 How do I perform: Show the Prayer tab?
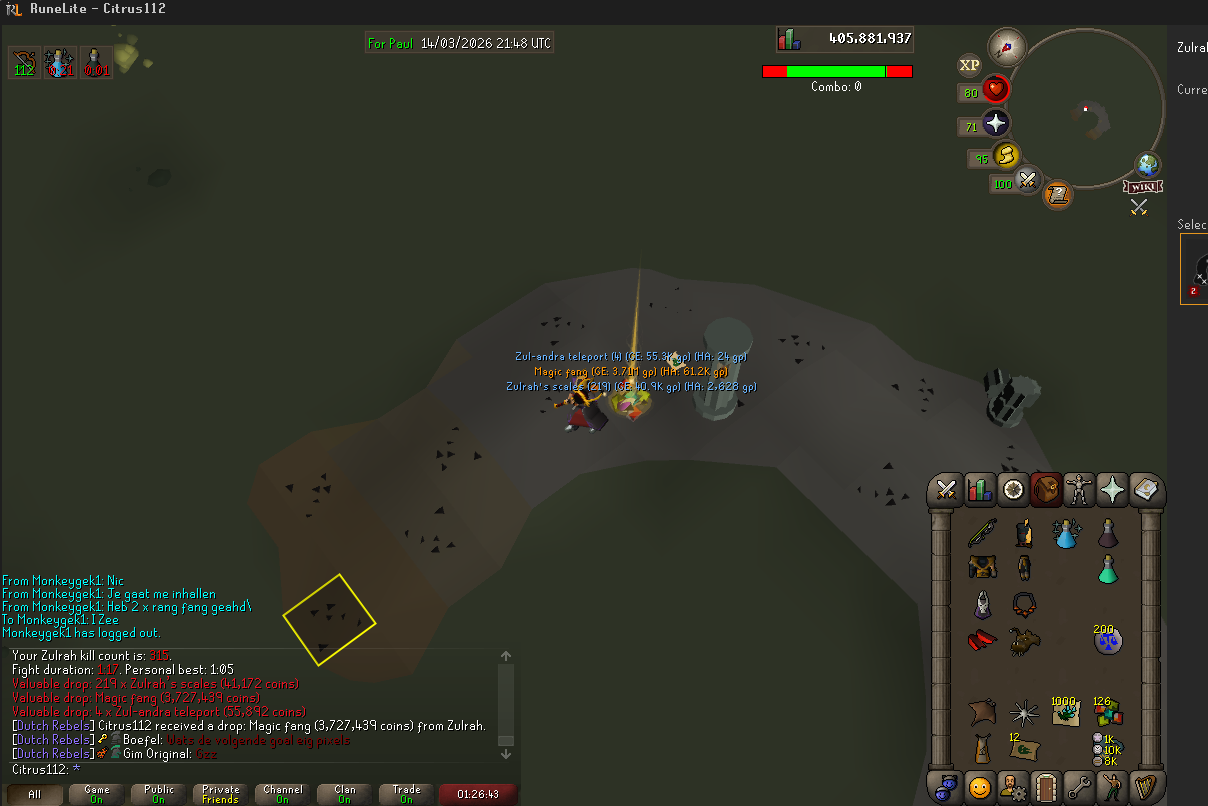1112,490
